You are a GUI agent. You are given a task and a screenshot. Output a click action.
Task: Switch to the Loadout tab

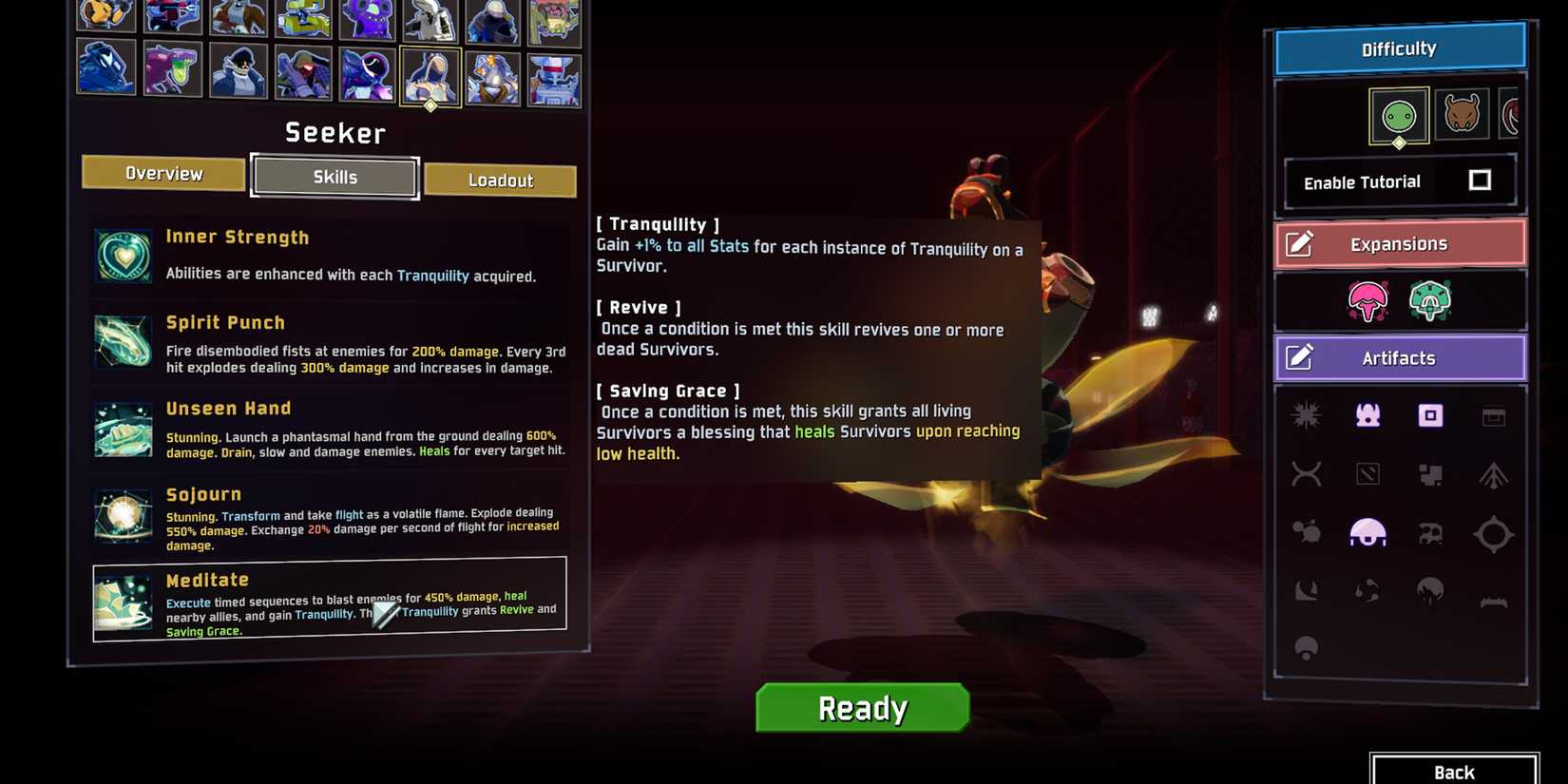pos(501,180)
